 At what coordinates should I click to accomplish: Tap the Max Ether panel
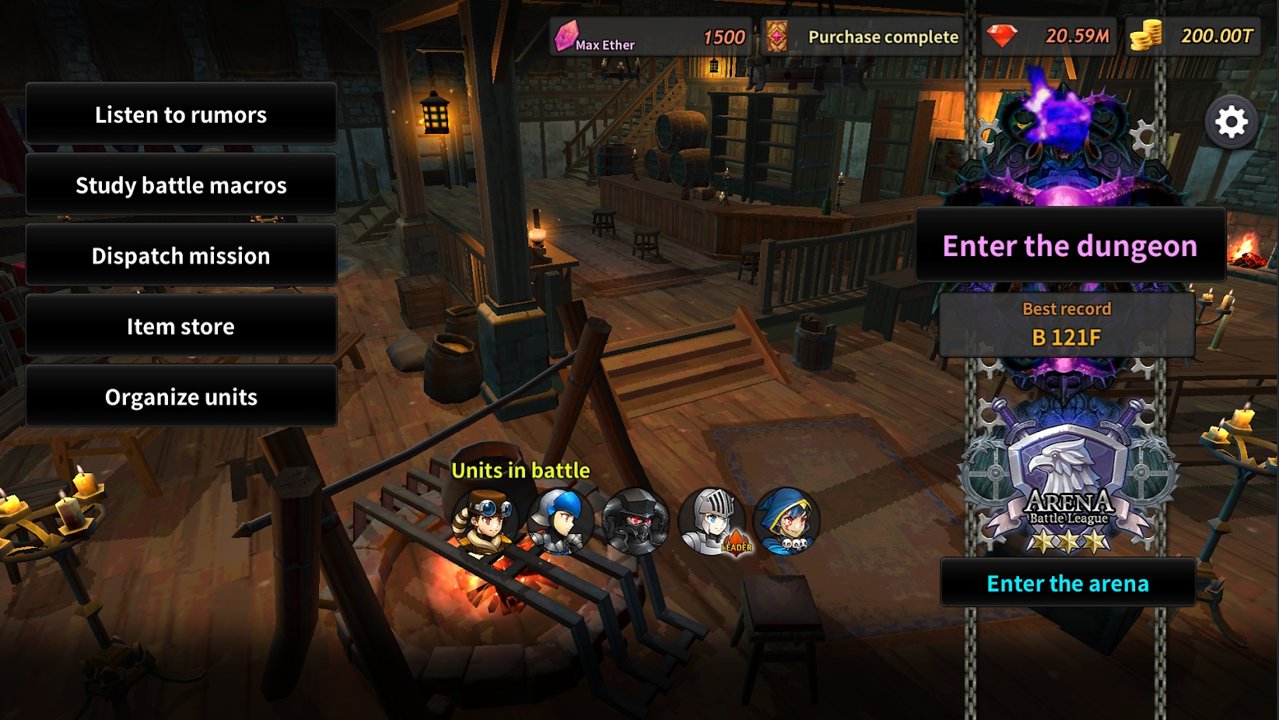[651, 38]
